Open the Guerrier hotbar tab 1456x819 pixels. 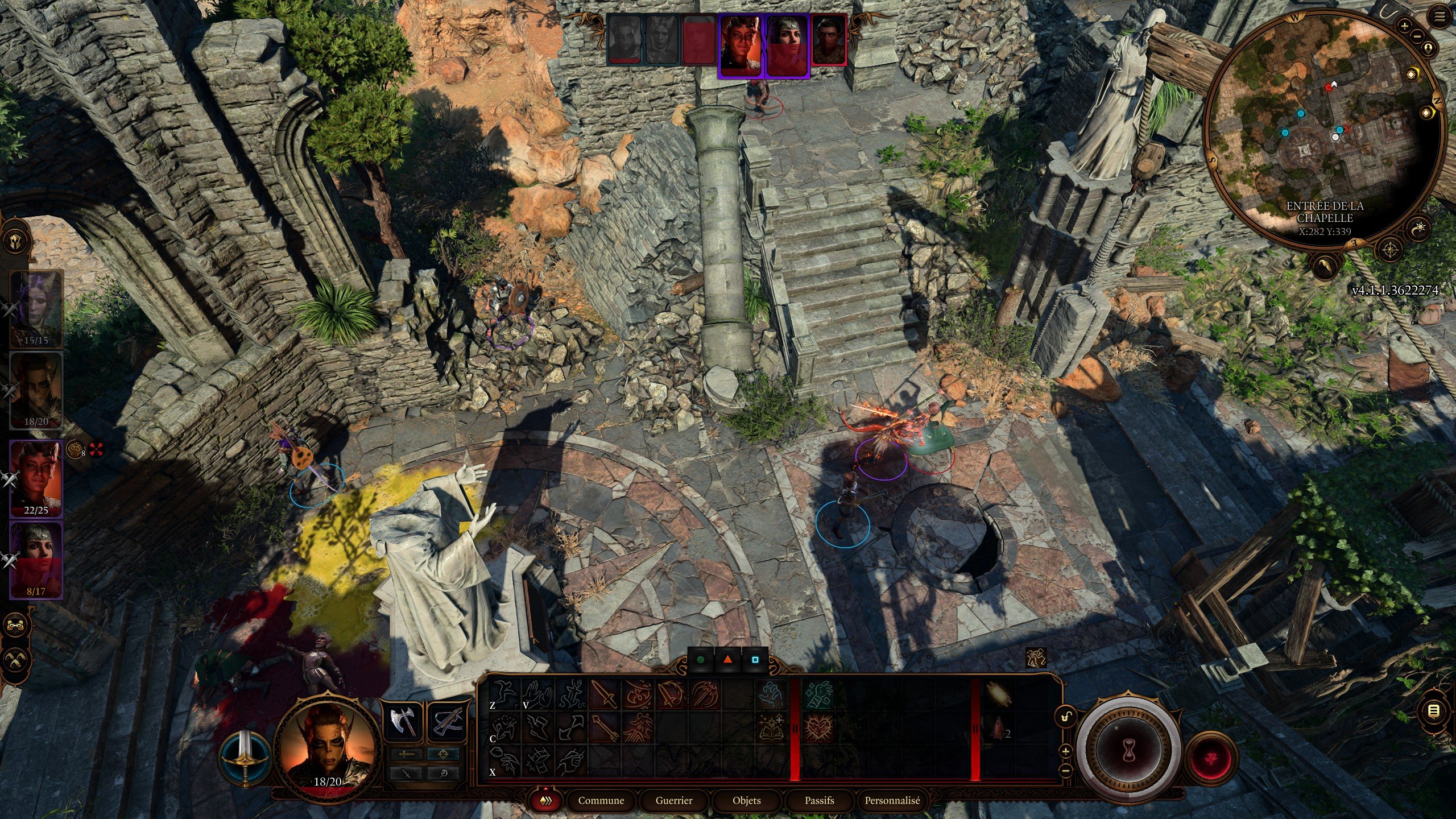[674, 801]
